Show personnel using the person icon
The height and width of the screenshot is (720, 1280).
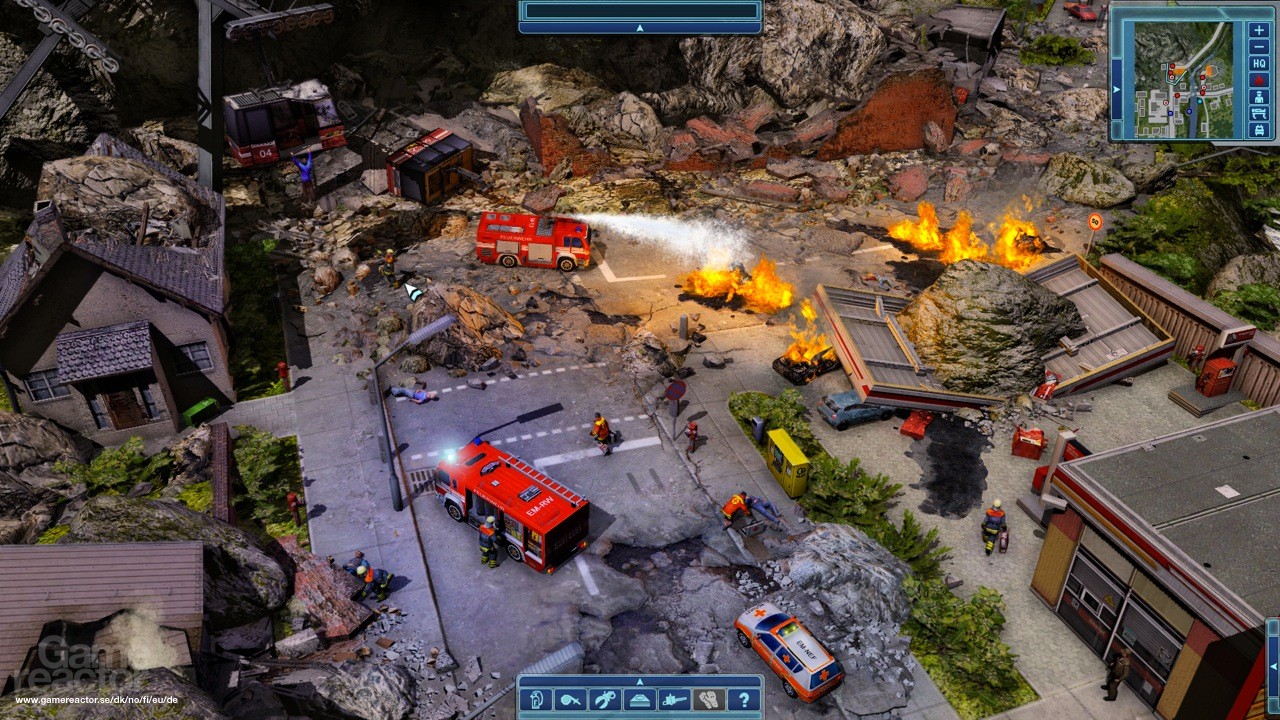[x=1259, y=96]
